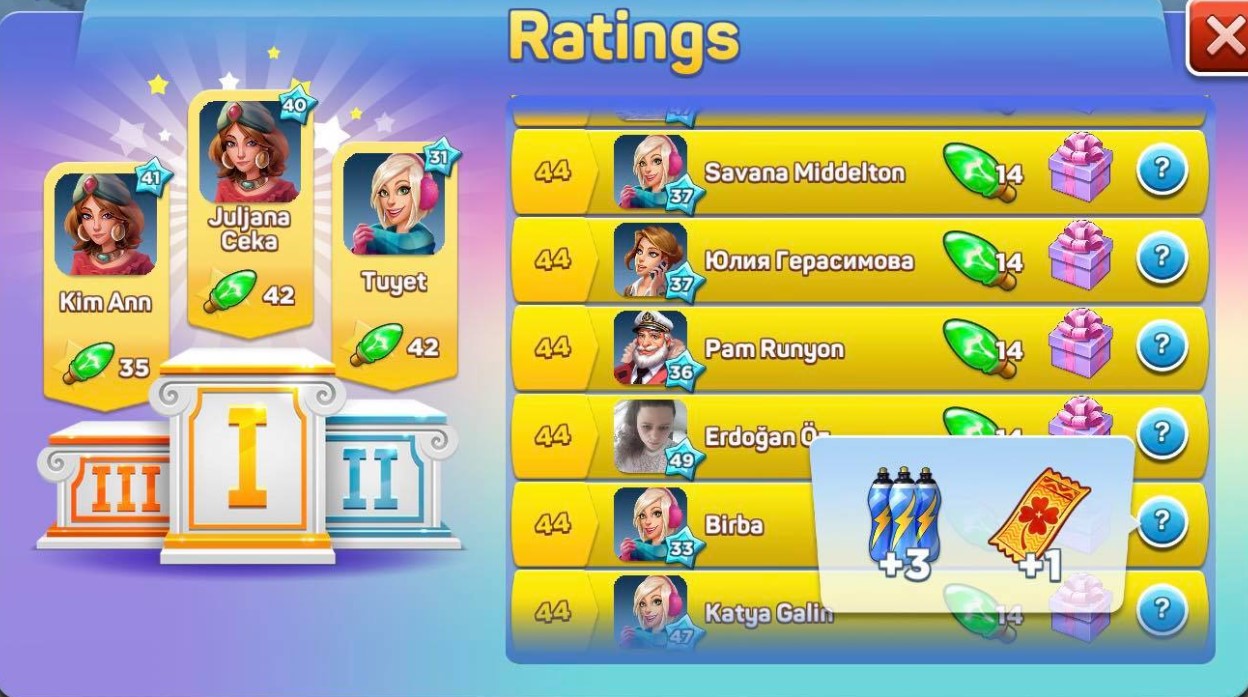Close the Ratings window
The height and width of the screenshot is (697, 1248).
[x=1221, y=37]
